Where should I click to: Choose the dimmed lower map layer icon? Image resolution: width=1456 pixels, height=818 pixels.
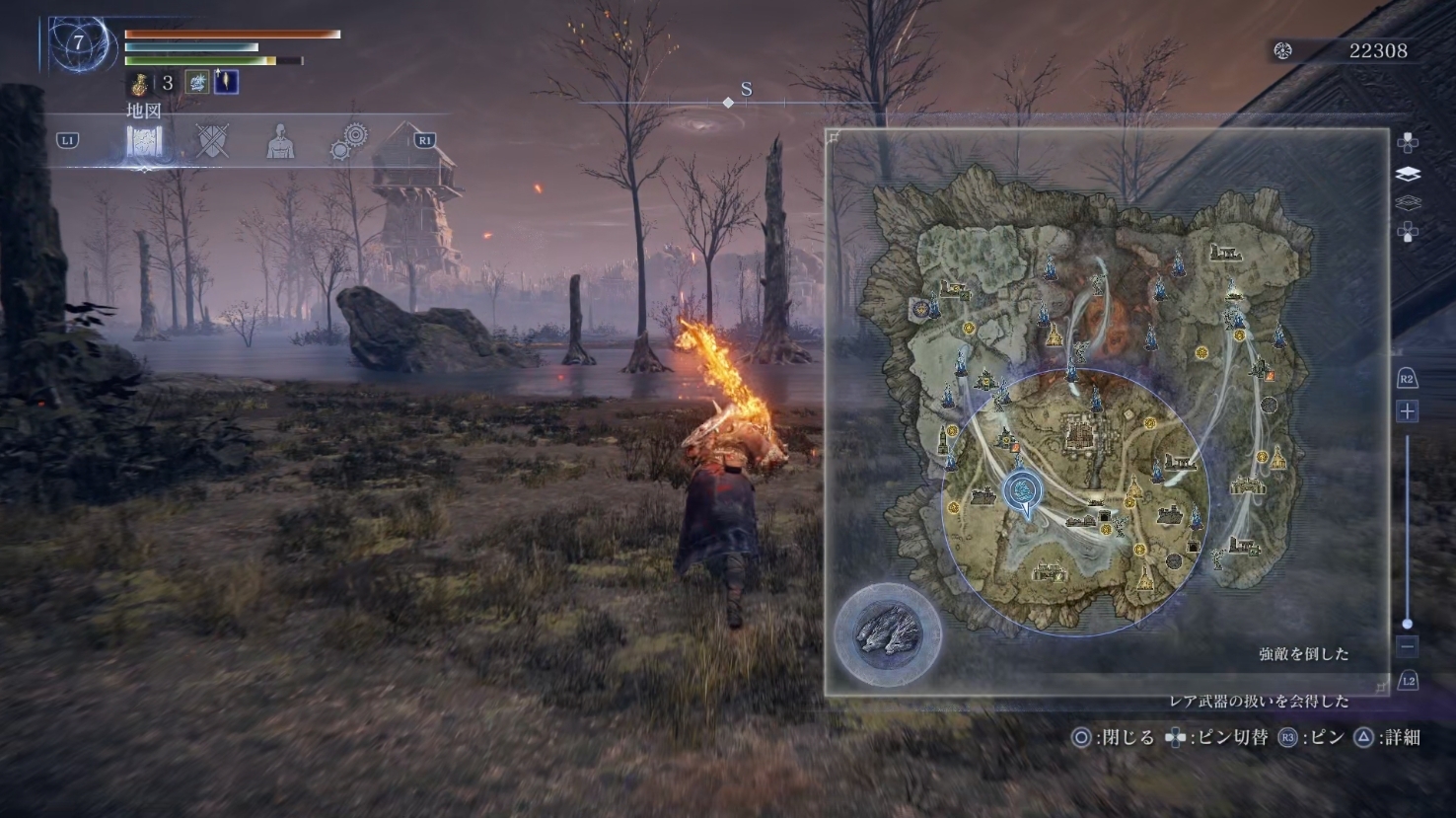click(x=1408, y=203)
